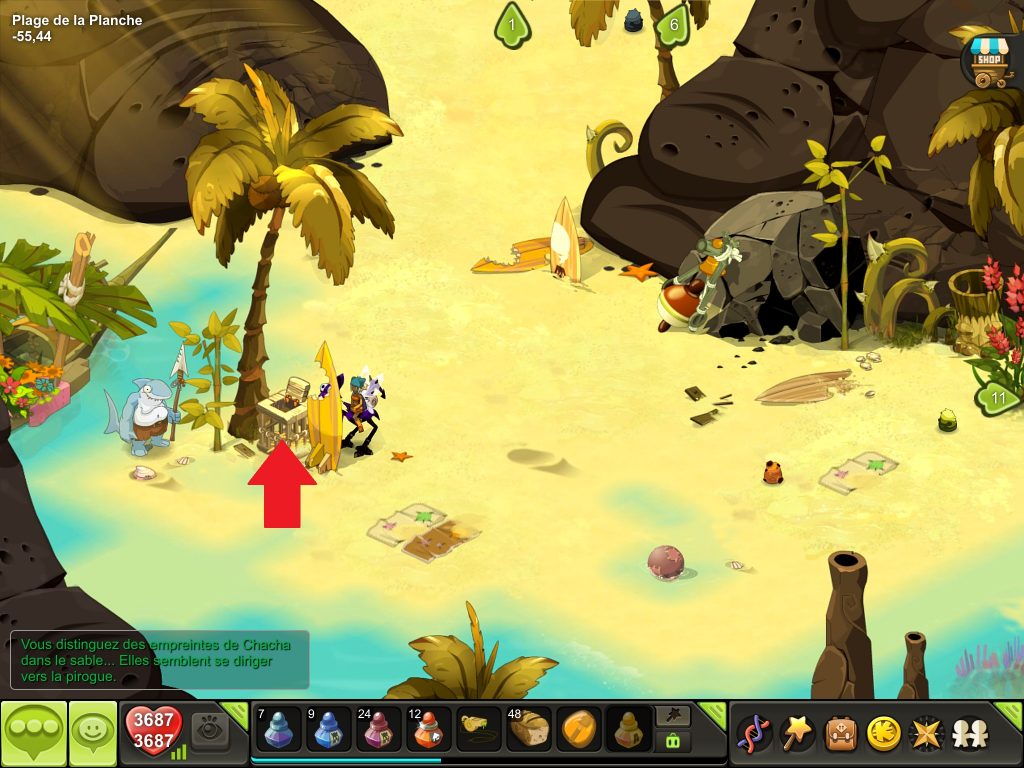The height and width of the screenshot is (768, 1024).
Task: Use the purple potion with count 7
Action: pos(278,729)
